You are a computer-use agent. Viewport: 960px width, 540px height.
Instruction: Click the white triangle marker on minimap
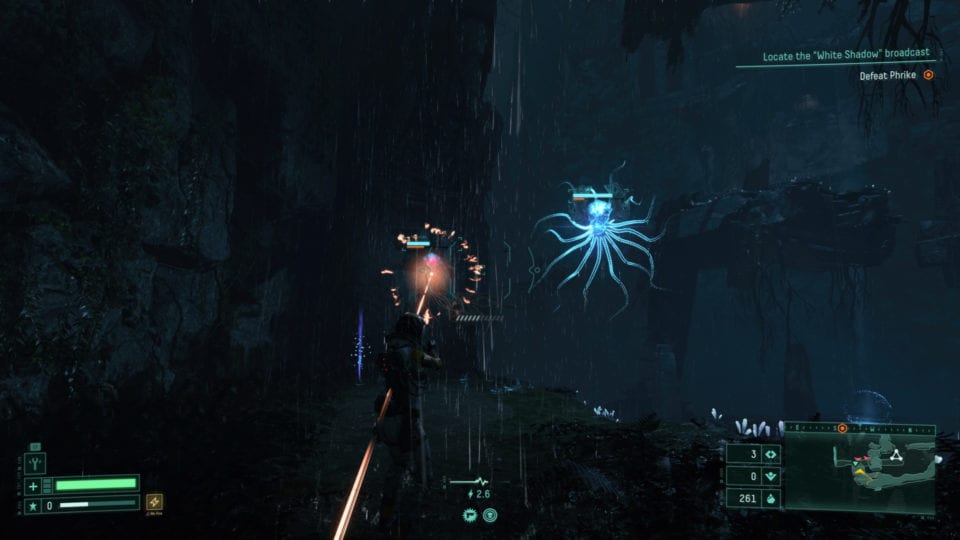tap(897, 455)
